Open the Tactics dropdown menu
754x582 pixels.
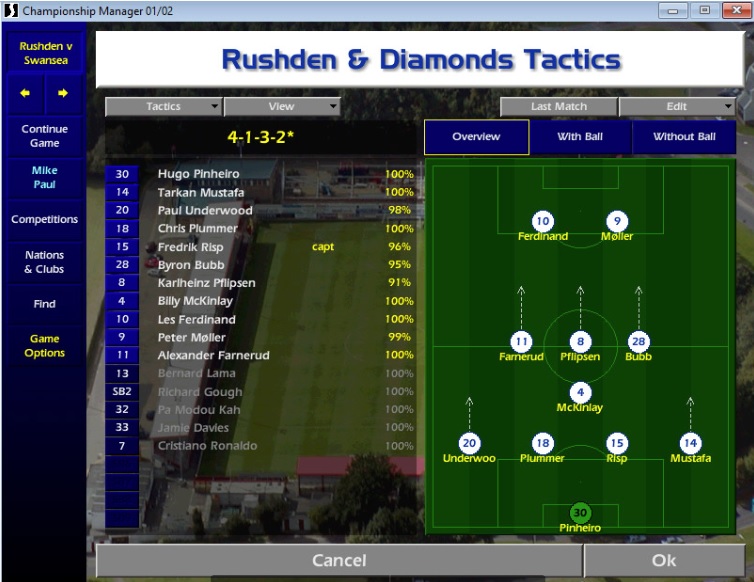(x=164, y=107)
